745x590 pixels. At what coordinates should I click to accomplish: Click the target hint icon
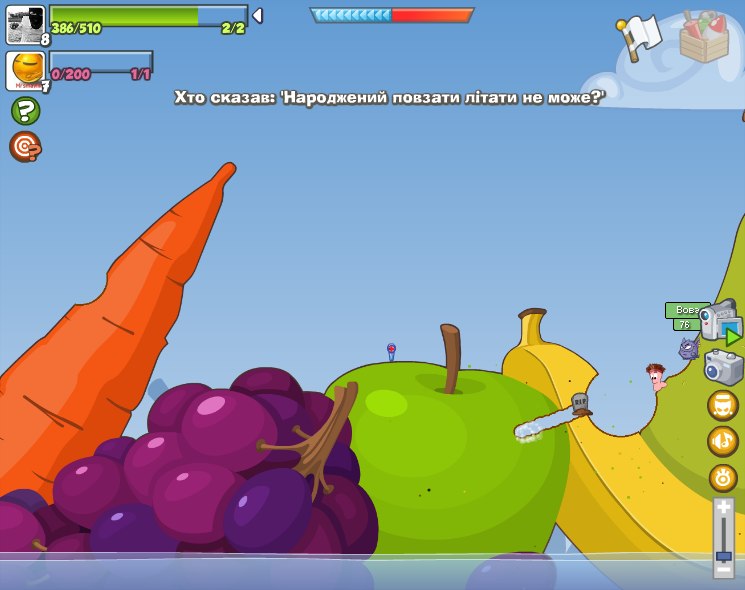[25, 146]
